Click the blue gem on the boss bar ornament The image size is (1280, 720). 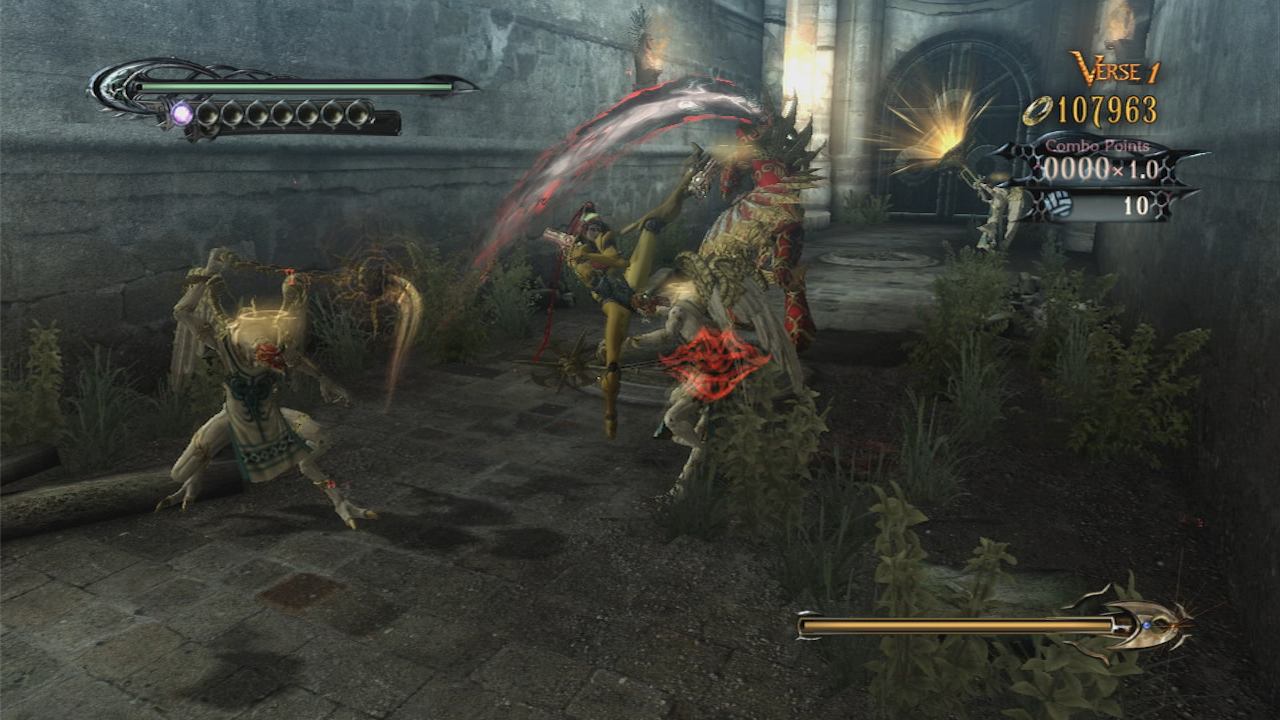tap(1146, 626)
